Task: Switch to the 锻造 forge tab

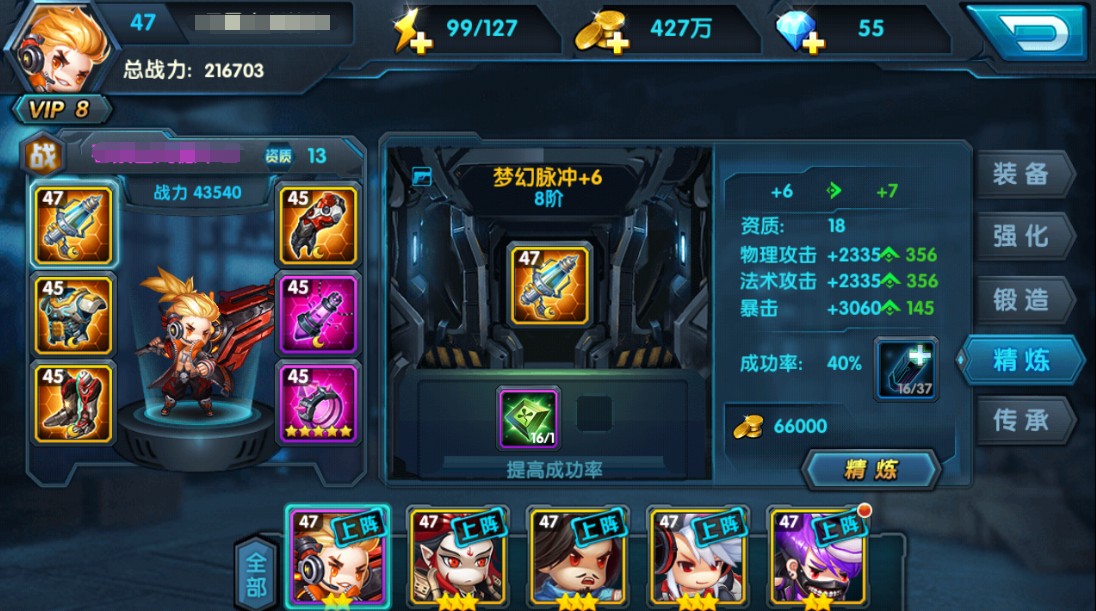Action: pos(1022,298)
